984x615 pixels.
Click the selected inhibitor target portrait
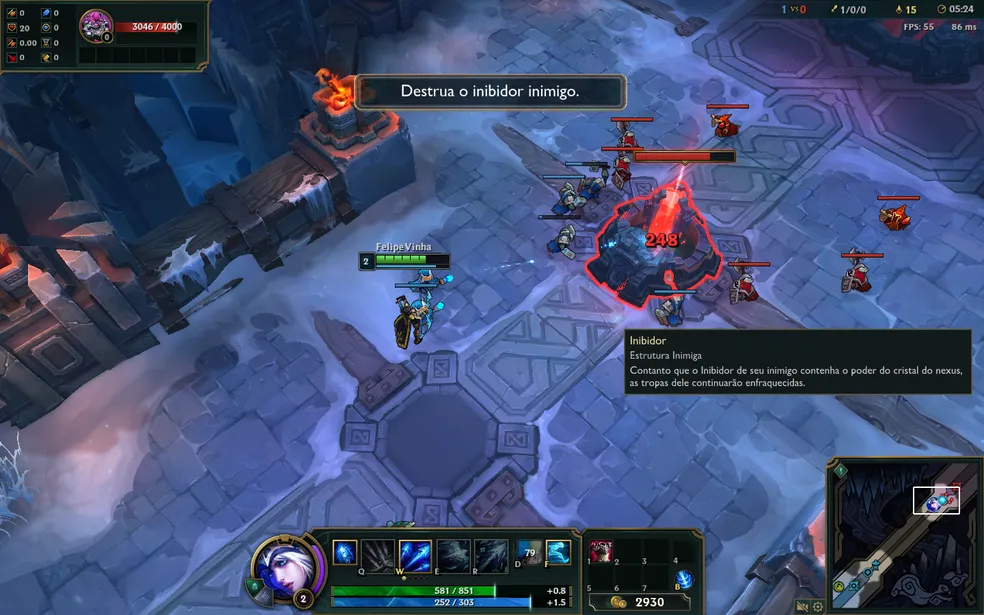[x=96, y=22]
